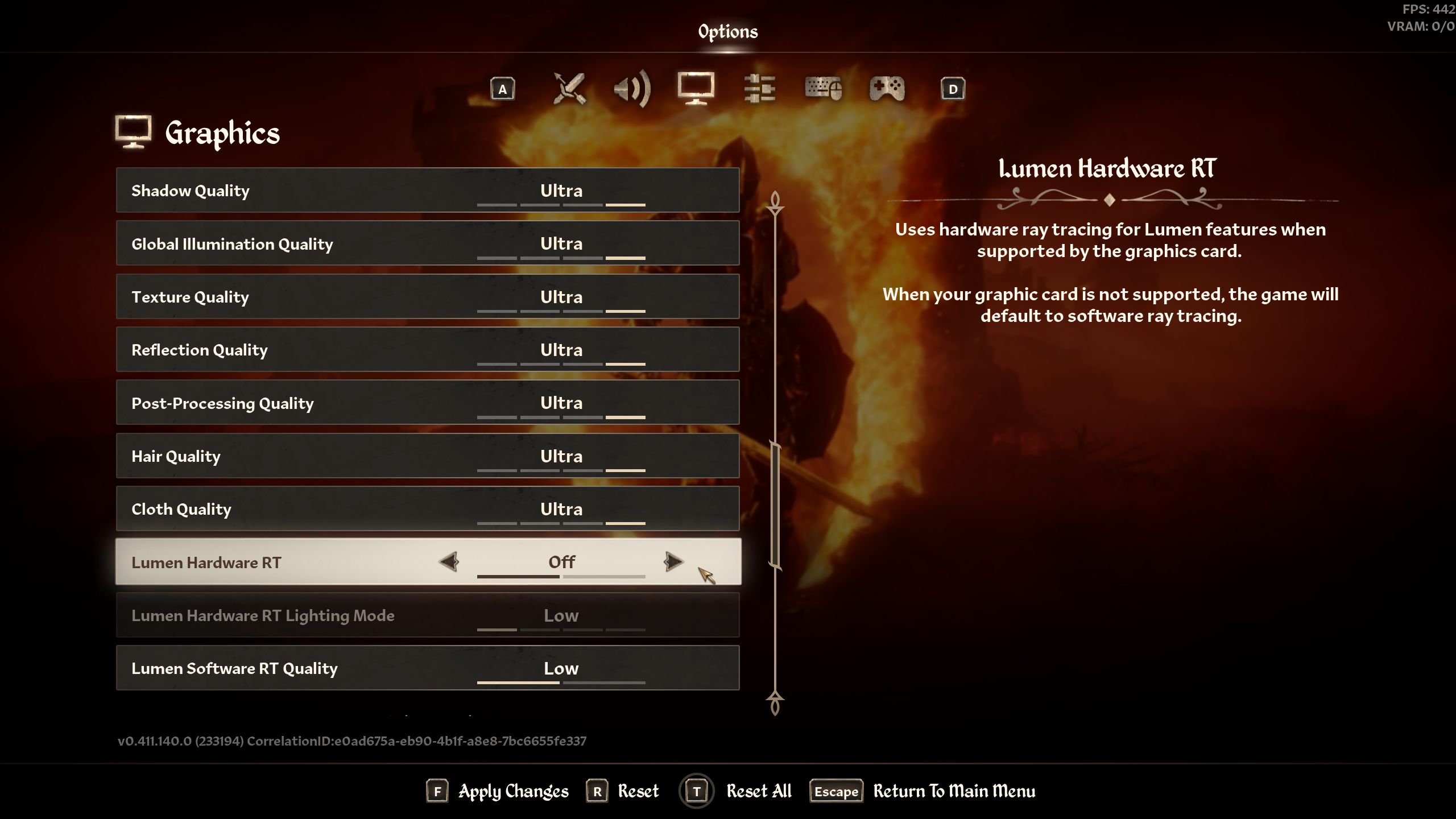Image resolution: width=1456 pixels, height=819 pixels.
Task: Adjust the Reflection Quality setting
Action: [427, 350]
